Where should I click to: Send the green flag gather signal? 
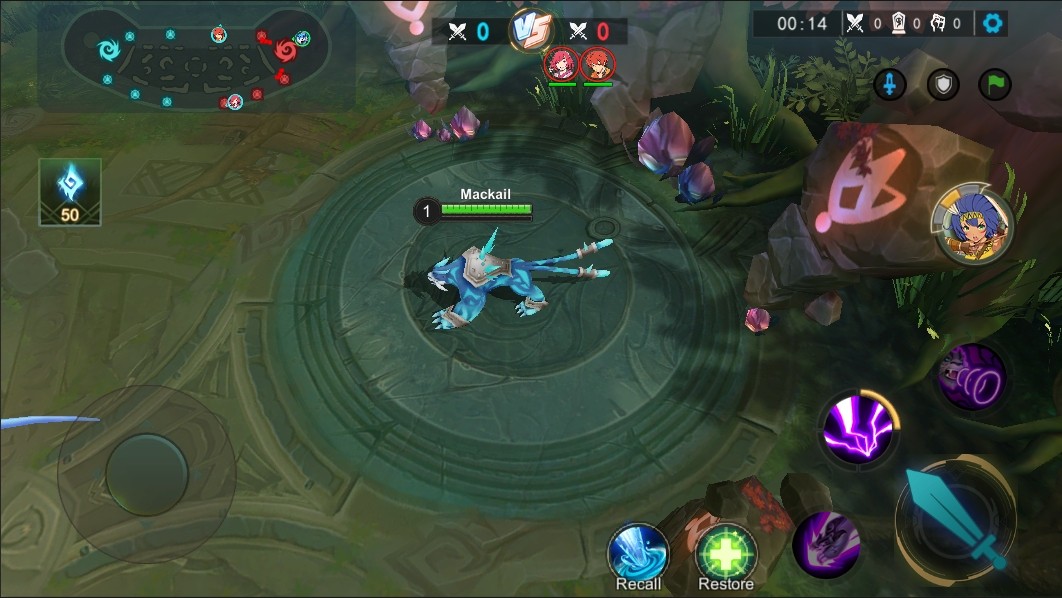(994, 85)
